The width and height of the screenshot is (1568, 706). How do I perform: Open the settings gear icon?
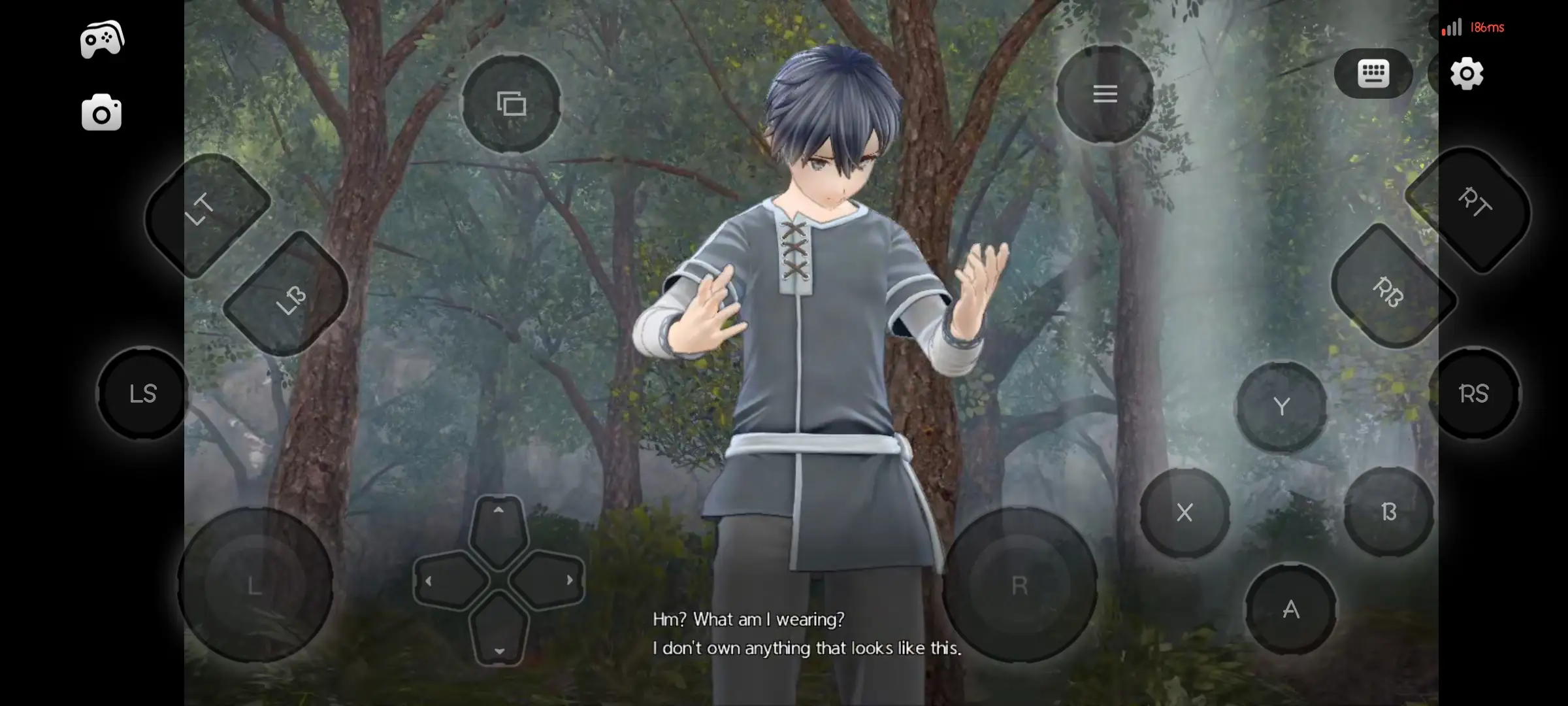1467,74
